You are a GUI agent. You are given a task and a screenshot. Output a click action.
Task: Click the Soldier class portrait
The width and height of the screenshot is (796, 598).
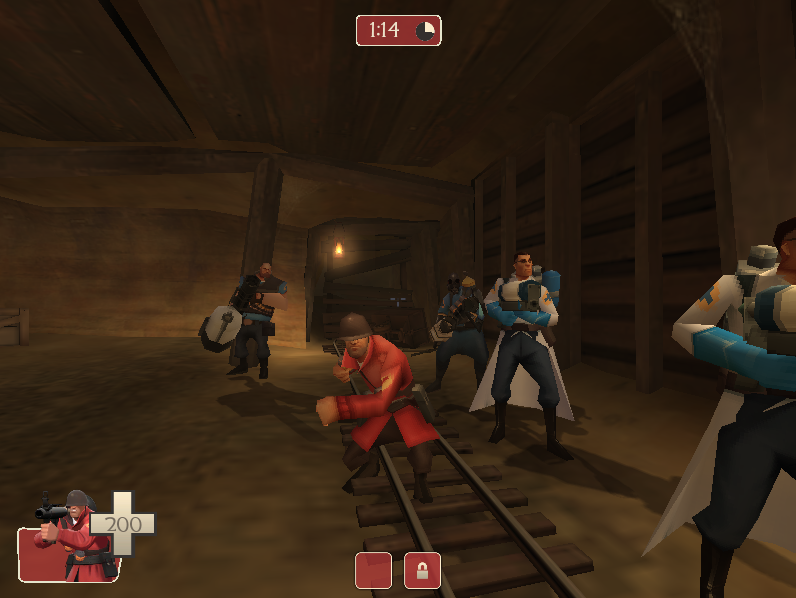[x=67, y=538]
